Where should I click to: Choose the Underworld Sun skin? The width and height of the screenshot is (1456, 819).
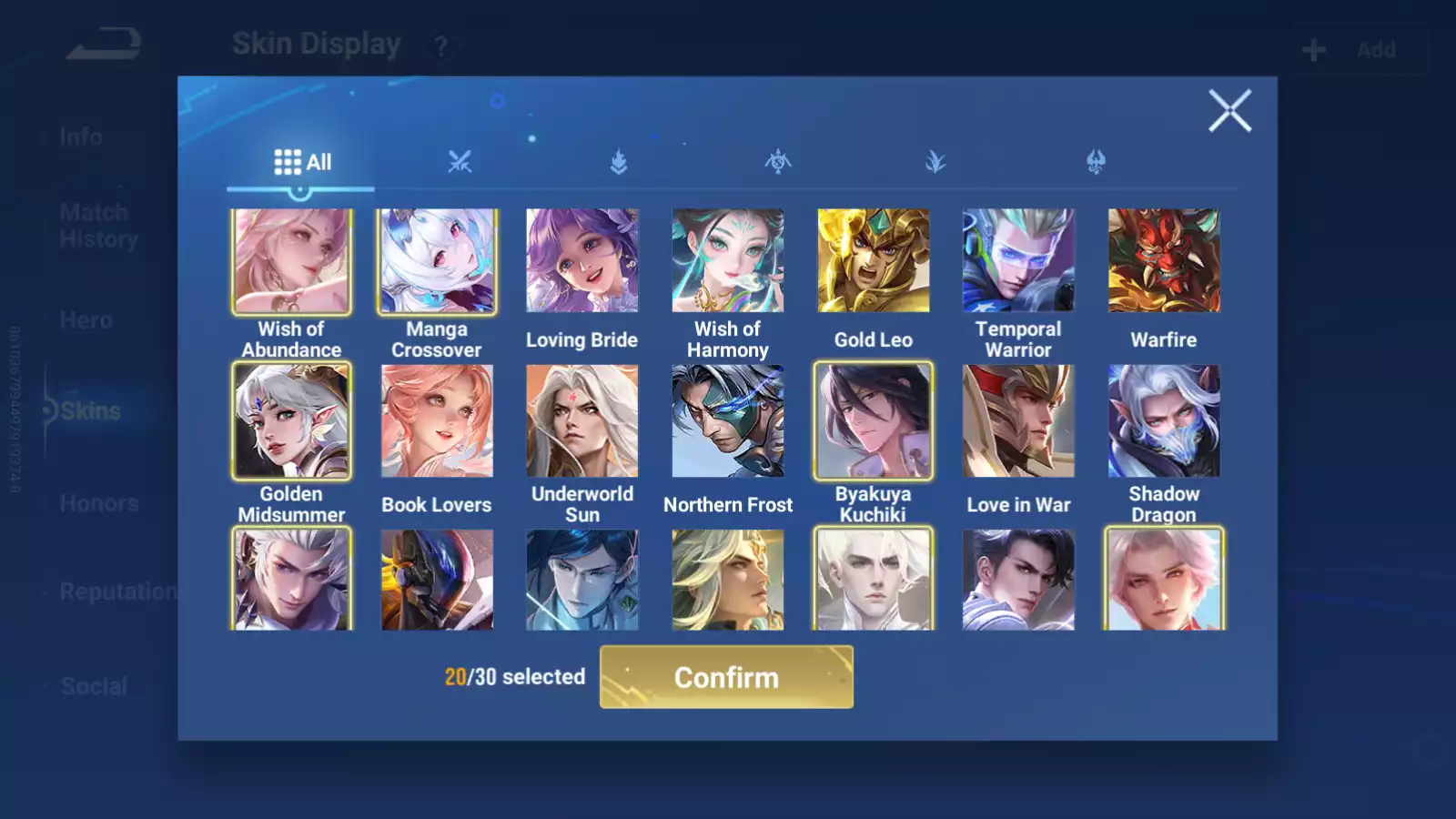click(x=582, y=421)
